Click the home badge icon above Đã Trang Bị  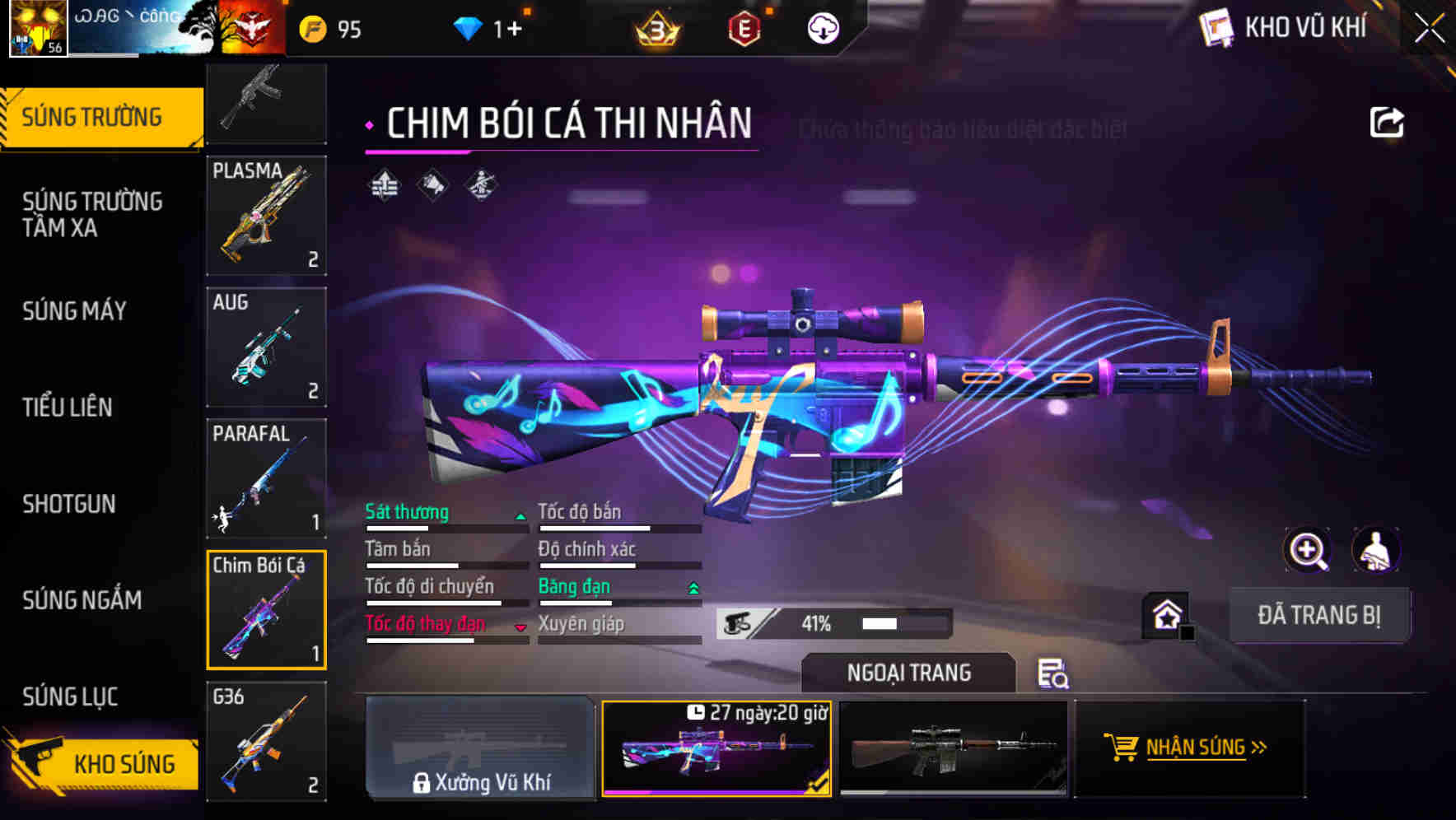(x=1164, y=613)
